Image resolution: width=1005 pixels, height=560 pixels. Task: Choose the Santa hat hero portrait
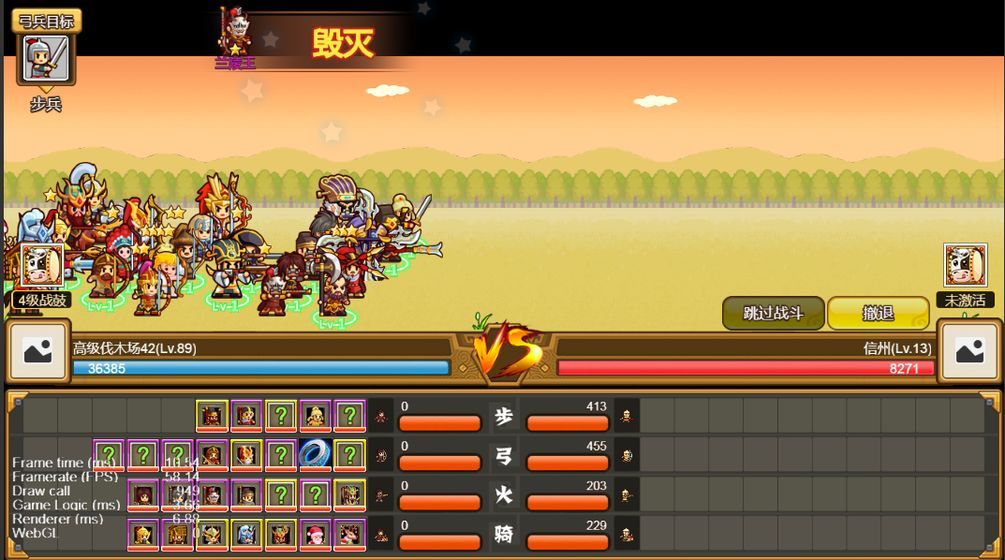pos(316,535)
